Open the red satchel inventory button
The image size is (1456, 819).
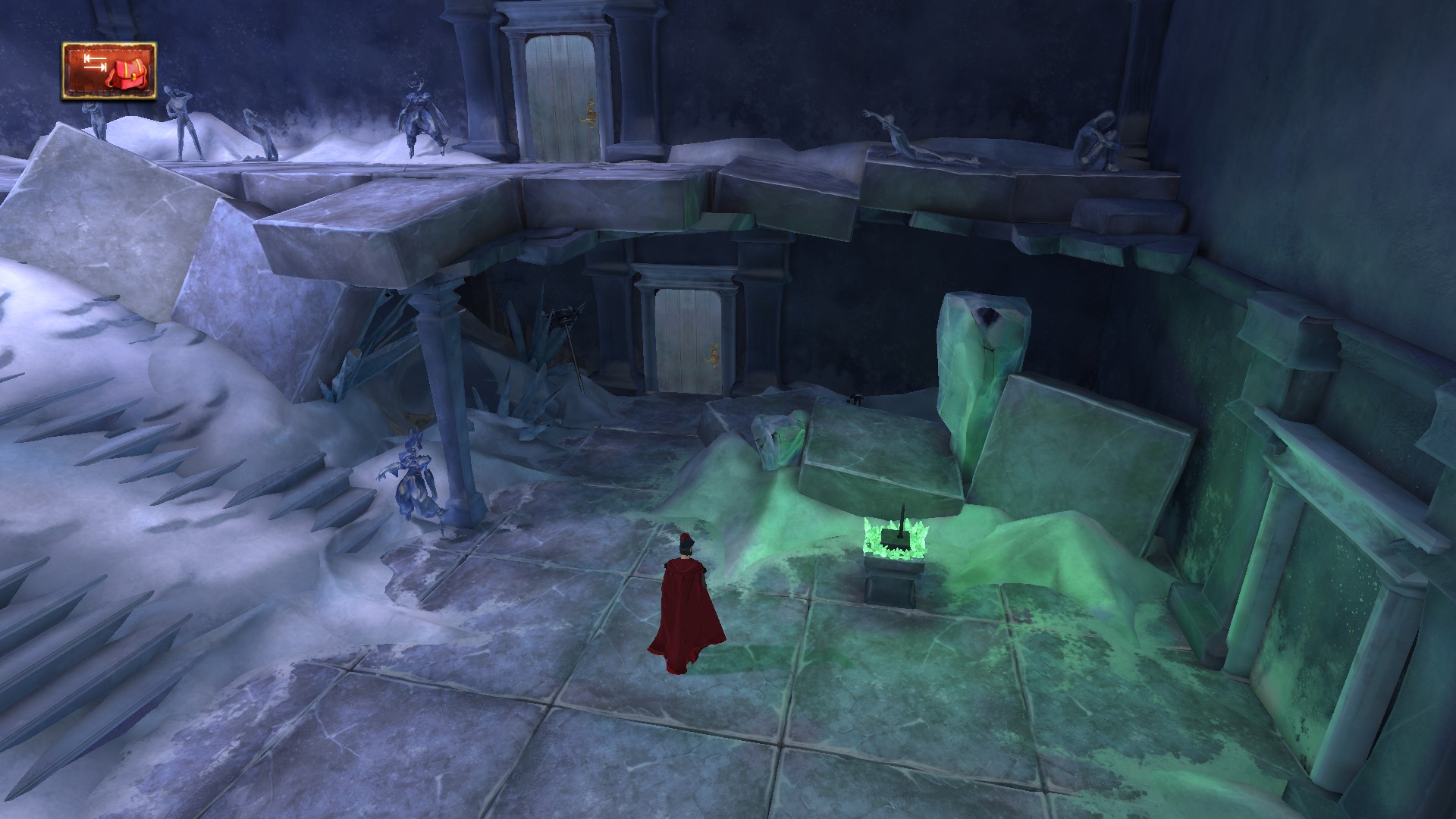click(x=110, y=71)
